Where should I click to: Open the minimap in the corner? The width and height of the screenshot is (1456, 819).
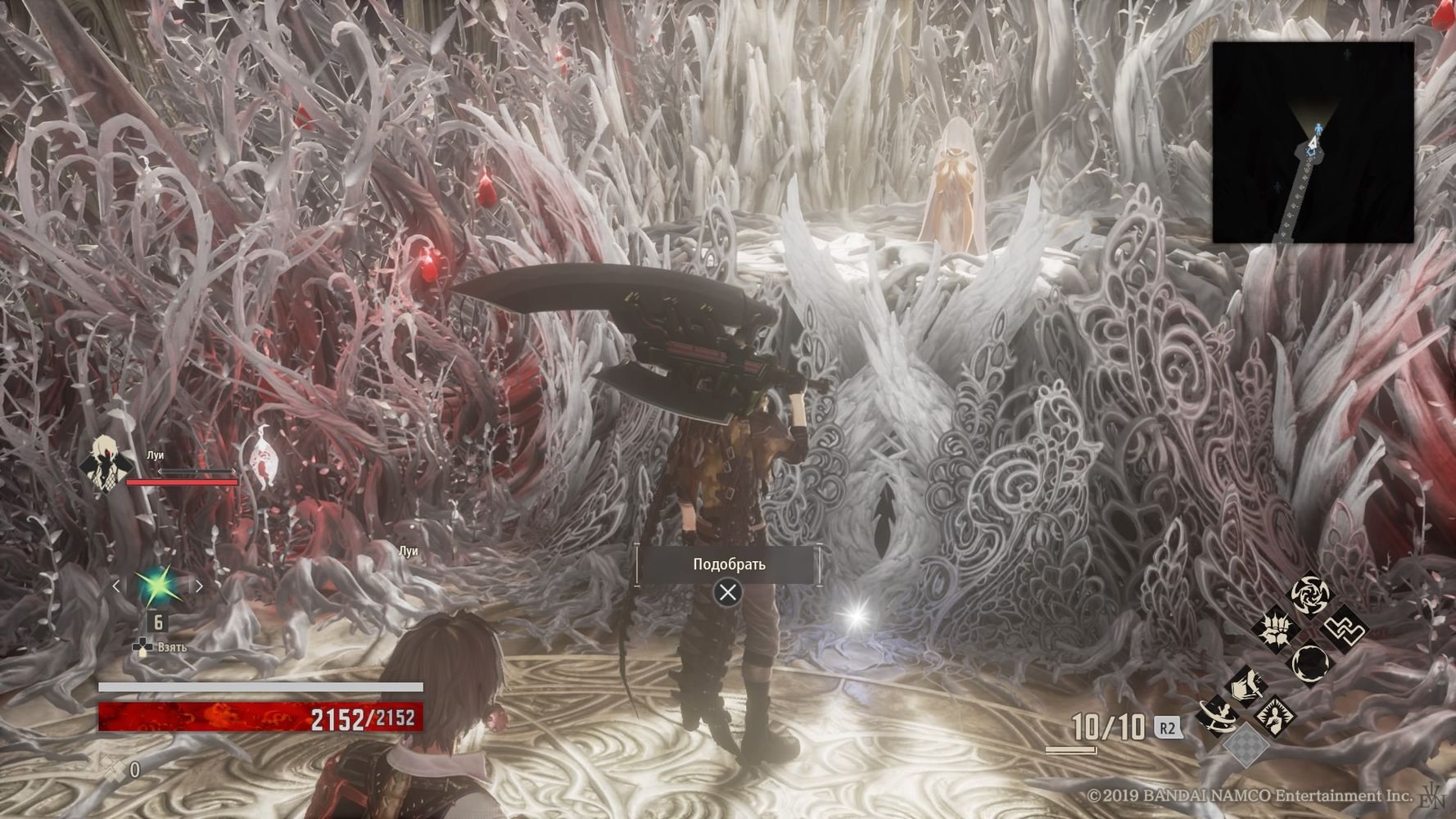(1313, 143)
